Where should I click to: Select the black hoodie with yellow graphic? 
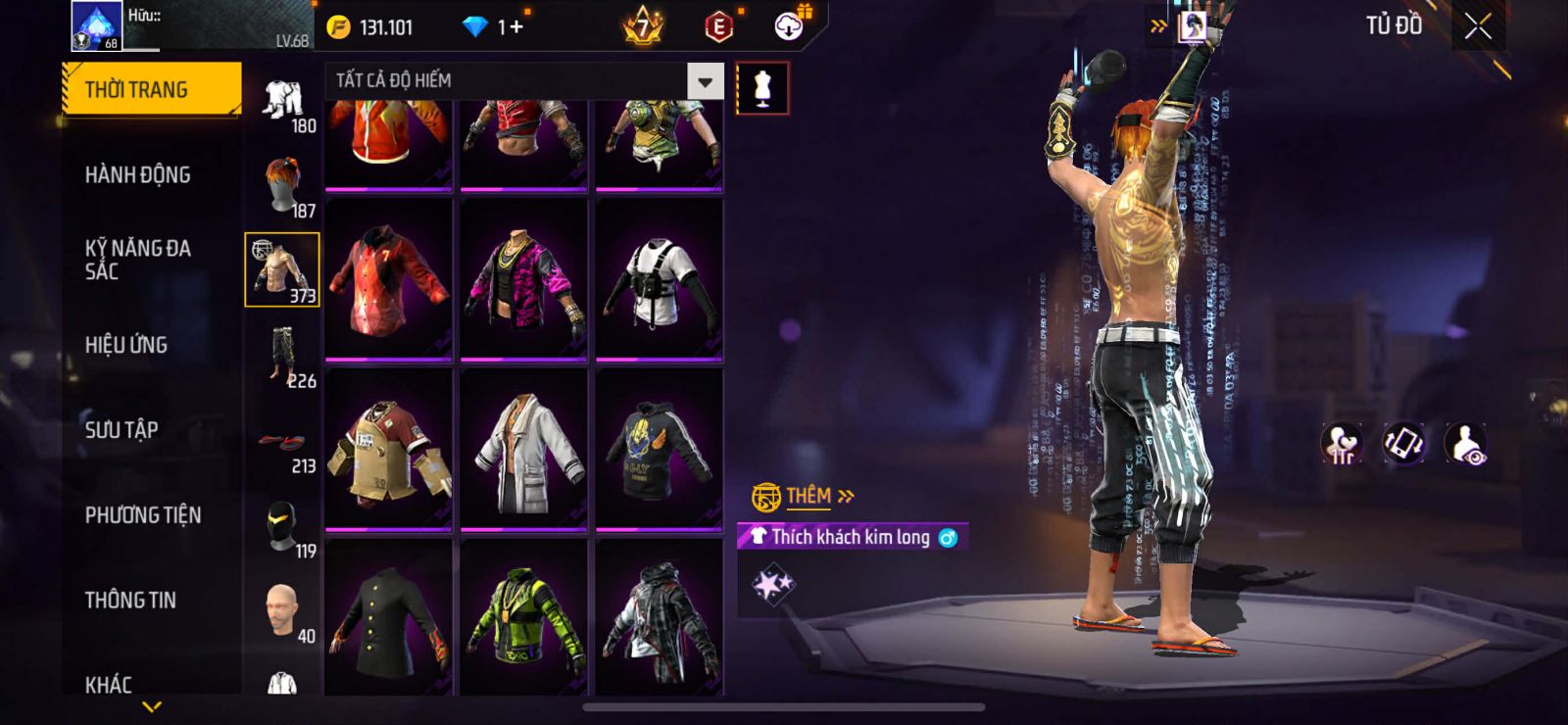click(659, 449)
